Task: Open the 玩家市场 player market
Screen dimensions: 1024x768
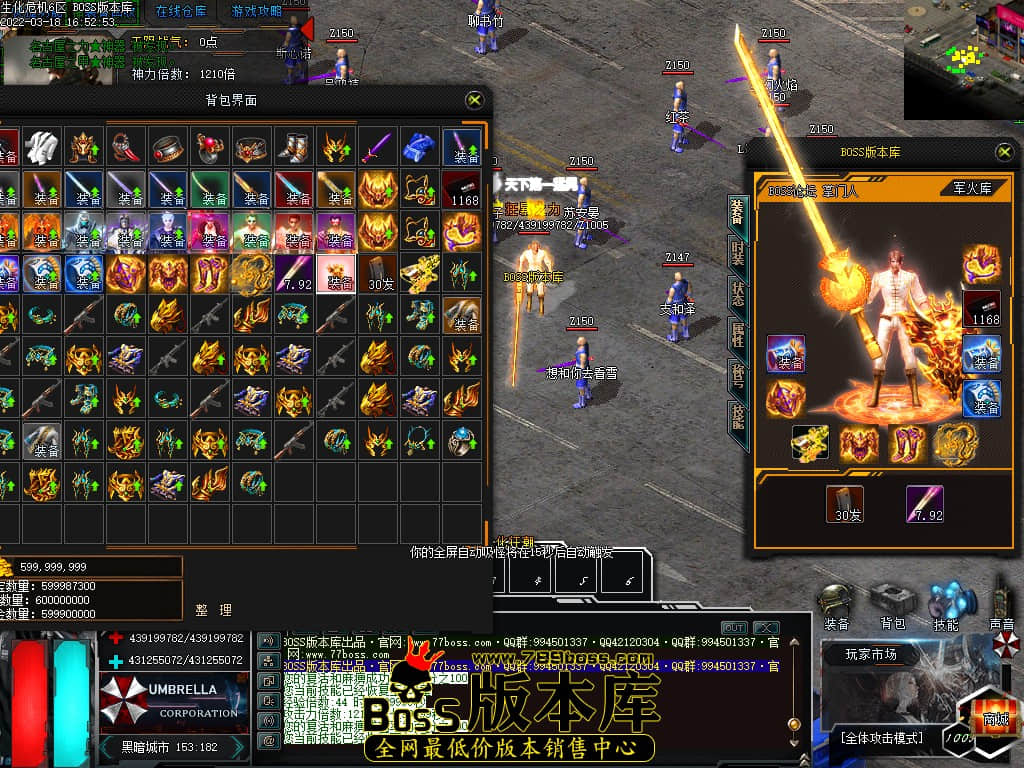Action: (x=871, y=655)
